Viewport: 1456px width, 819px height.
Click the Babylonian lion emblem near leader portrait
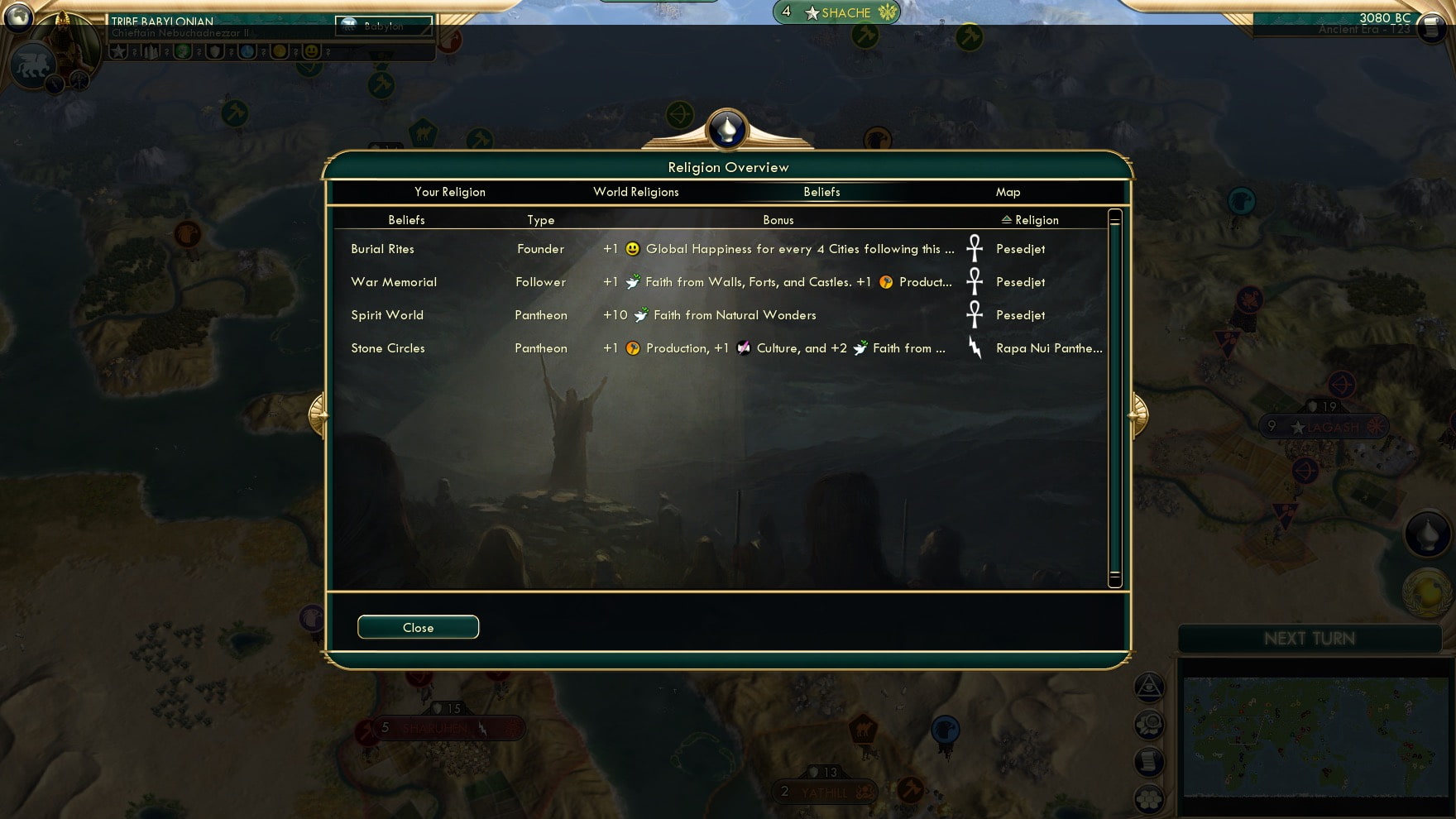click(x=33, y=65)
